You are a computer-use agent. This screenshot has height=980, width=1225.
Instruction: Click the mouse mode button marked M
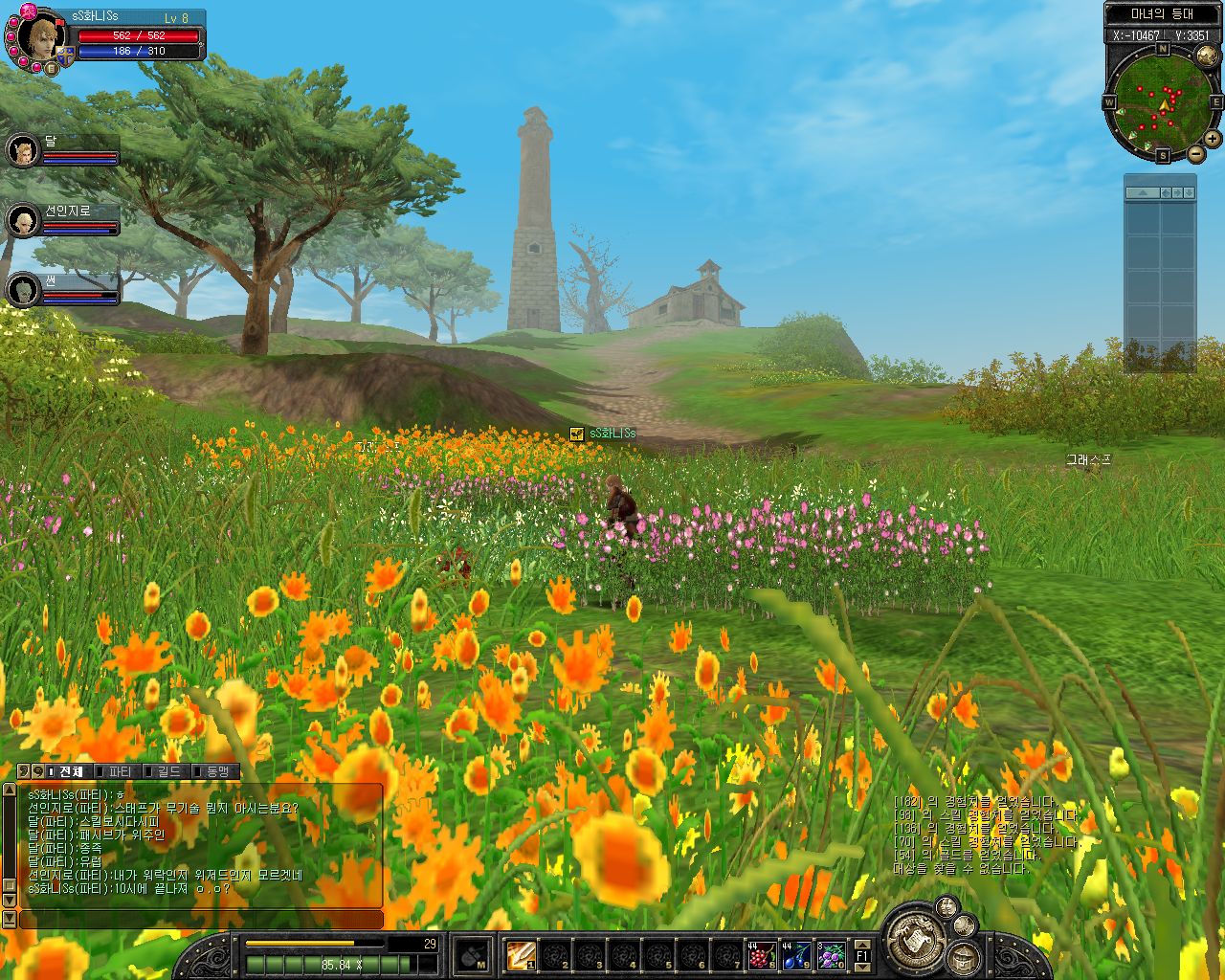pyautogui.click(x=473, y=954)
